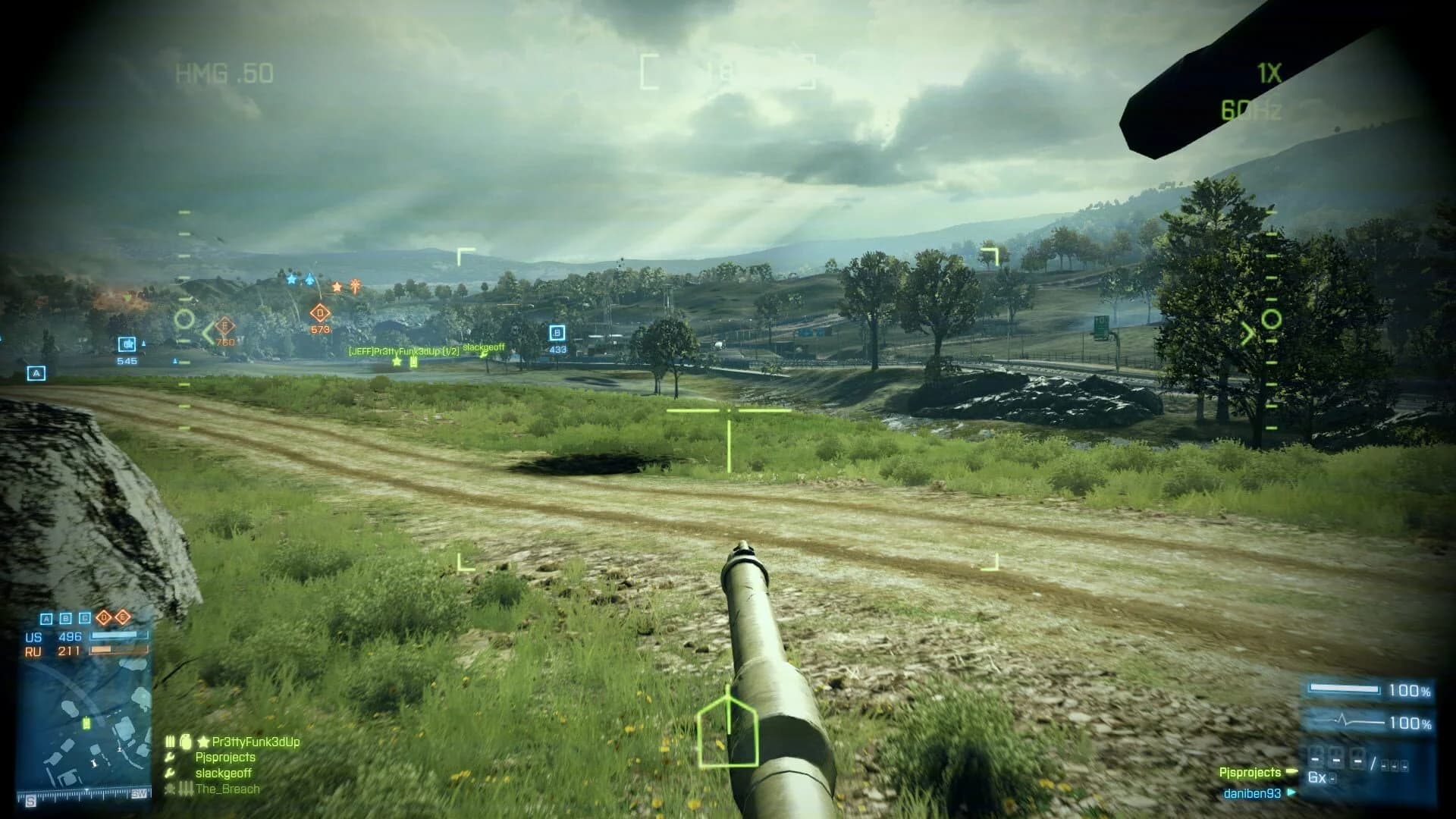Click the blue B objective marker showing 433
Screen dimensions: 1456x819
tap(559, 332)
